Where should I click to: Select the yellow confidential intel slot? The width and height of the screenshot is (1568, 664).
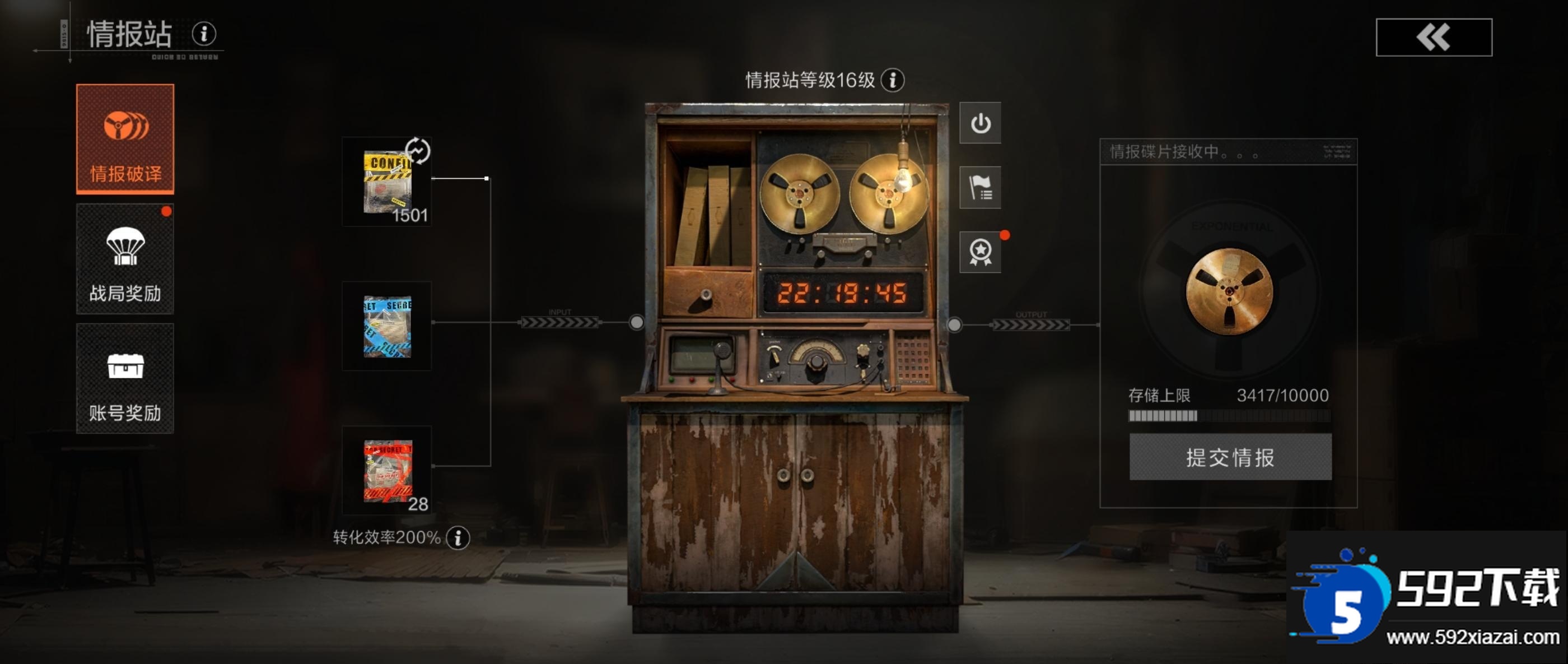(387, 182)
